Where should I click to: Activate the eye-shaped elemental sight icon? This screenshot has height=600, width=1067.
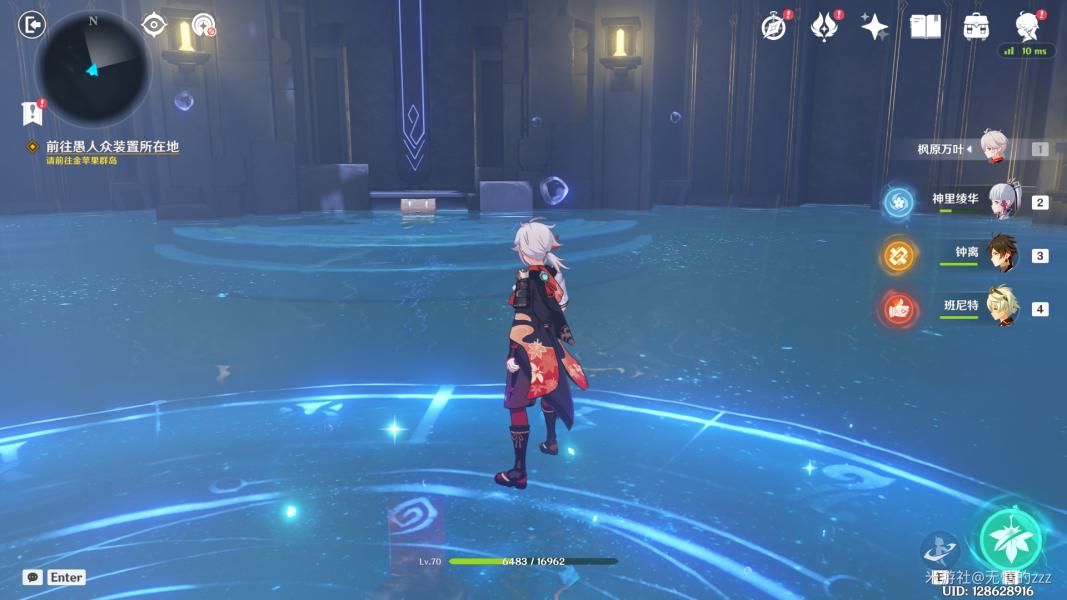click(x=153, y=25)
